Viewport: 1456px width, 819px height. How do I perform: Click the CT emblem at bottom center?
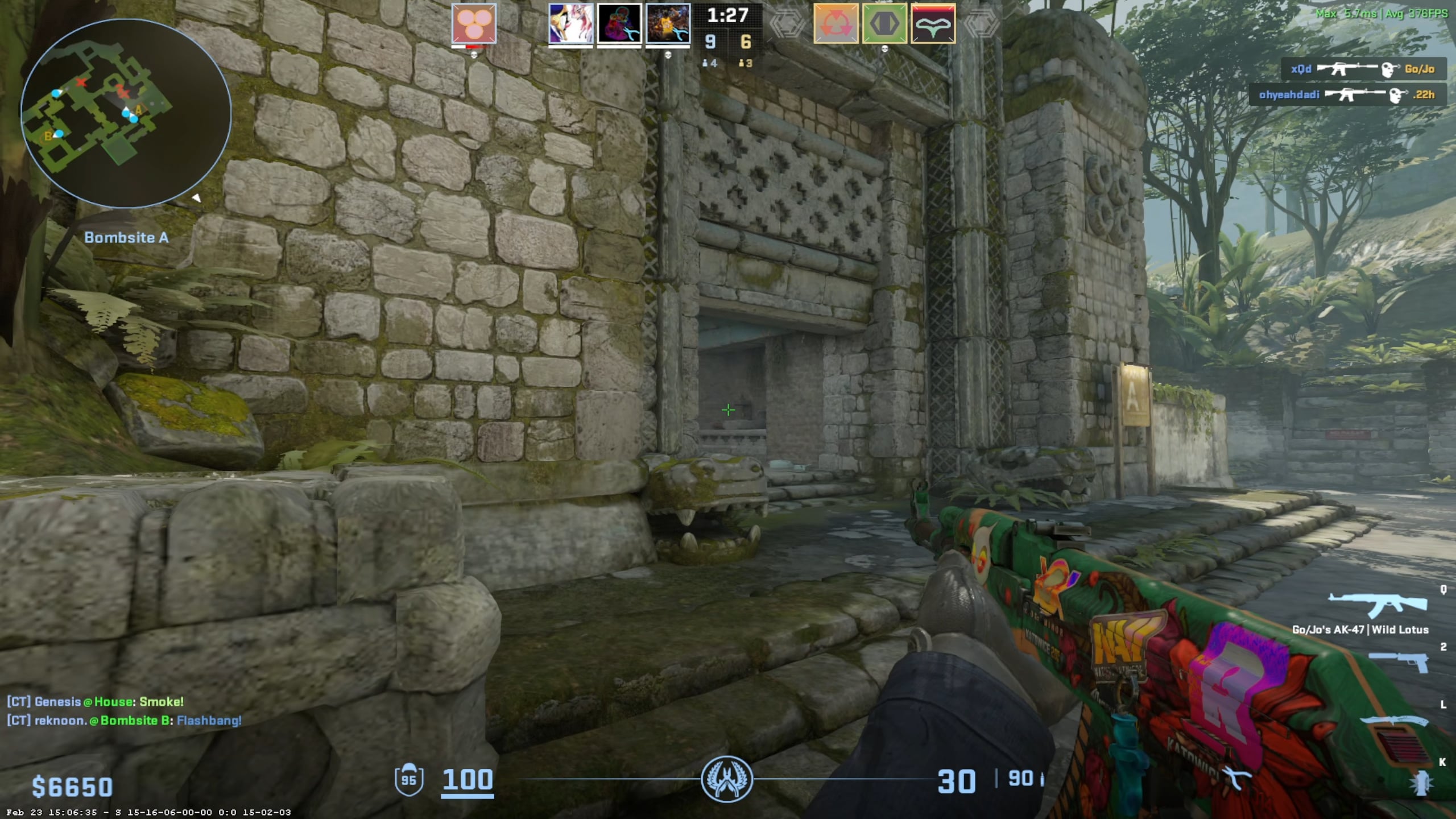[726, 779]
